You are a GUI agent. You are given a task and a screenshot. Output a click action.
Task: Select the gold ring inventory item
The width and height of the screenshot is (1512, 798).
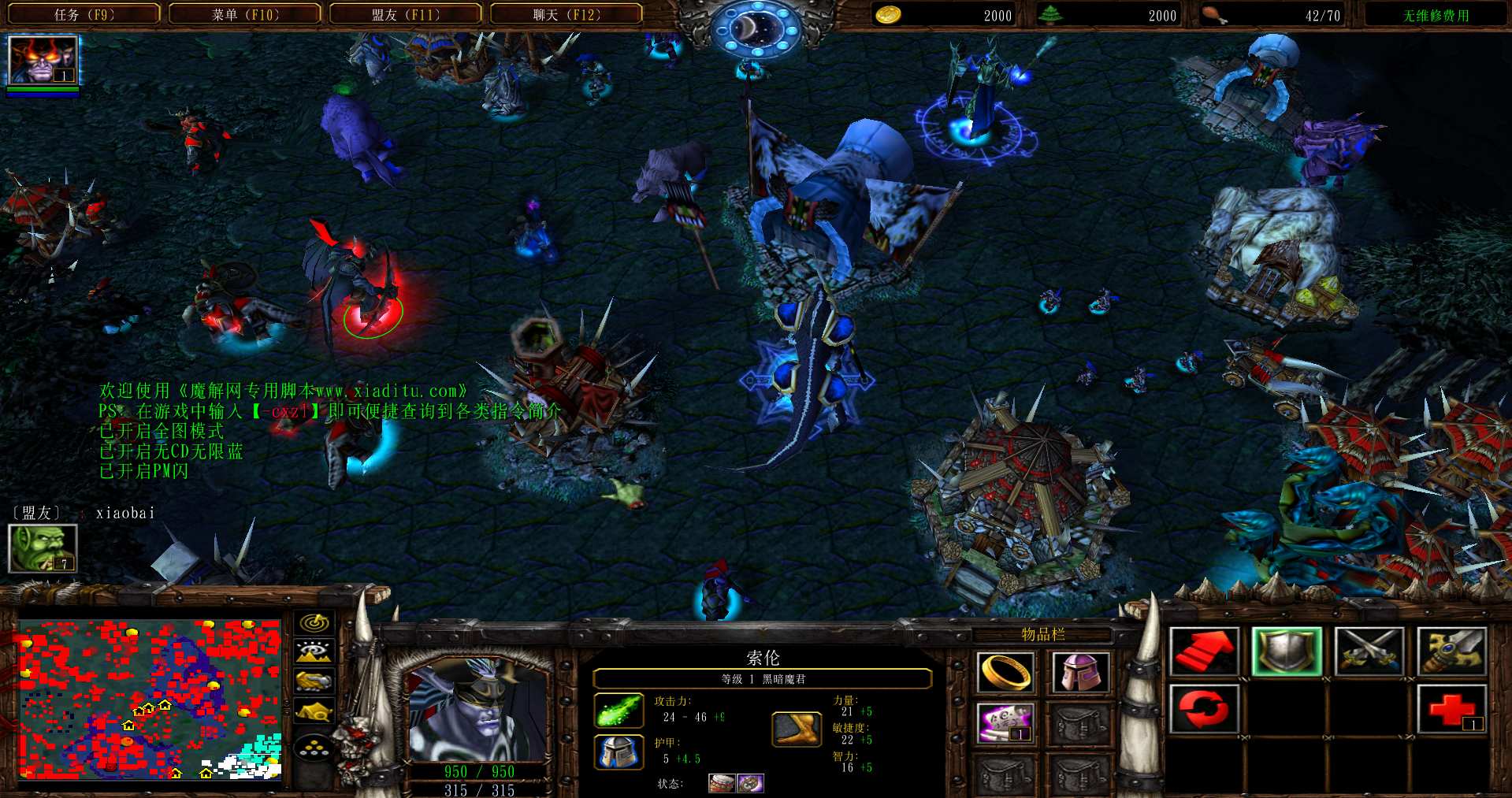click(x=1005, y=672)
